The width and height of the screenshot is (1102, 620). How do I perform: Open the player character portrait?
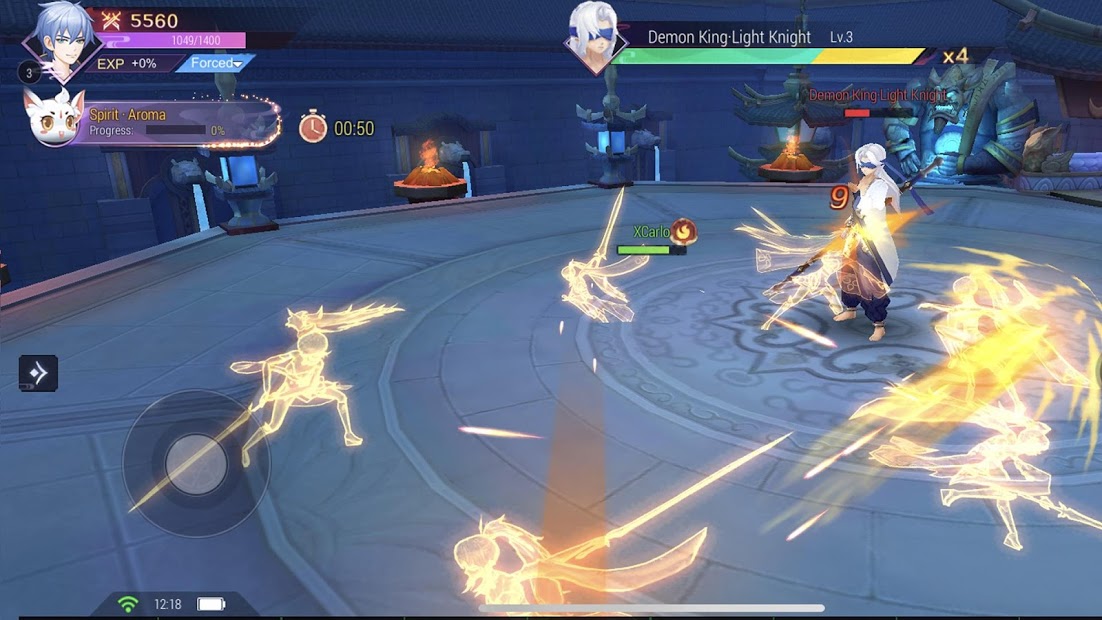(x=64, y=40)
